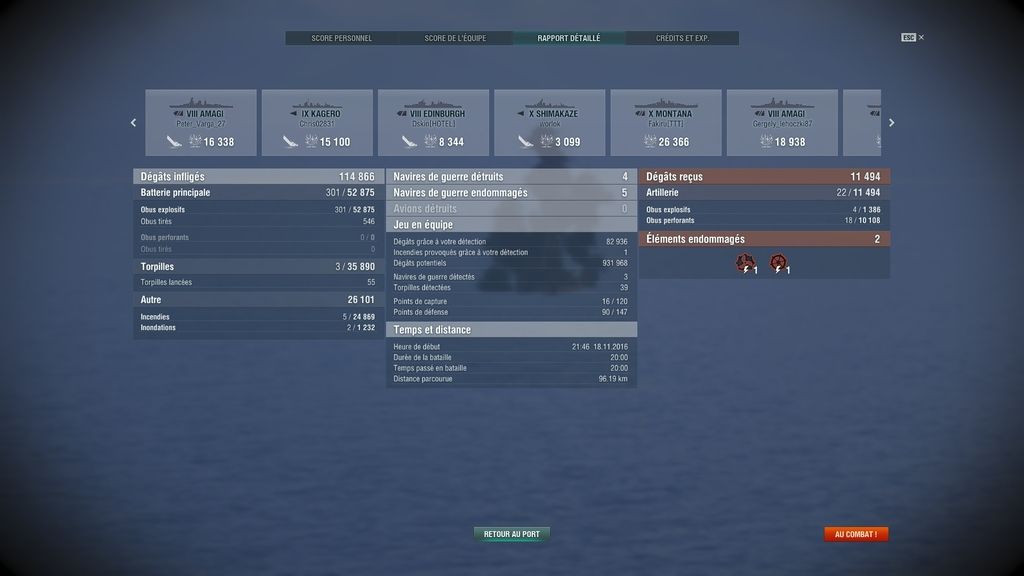
Task: Click the Retour au Port button
Action: (511, 534)
